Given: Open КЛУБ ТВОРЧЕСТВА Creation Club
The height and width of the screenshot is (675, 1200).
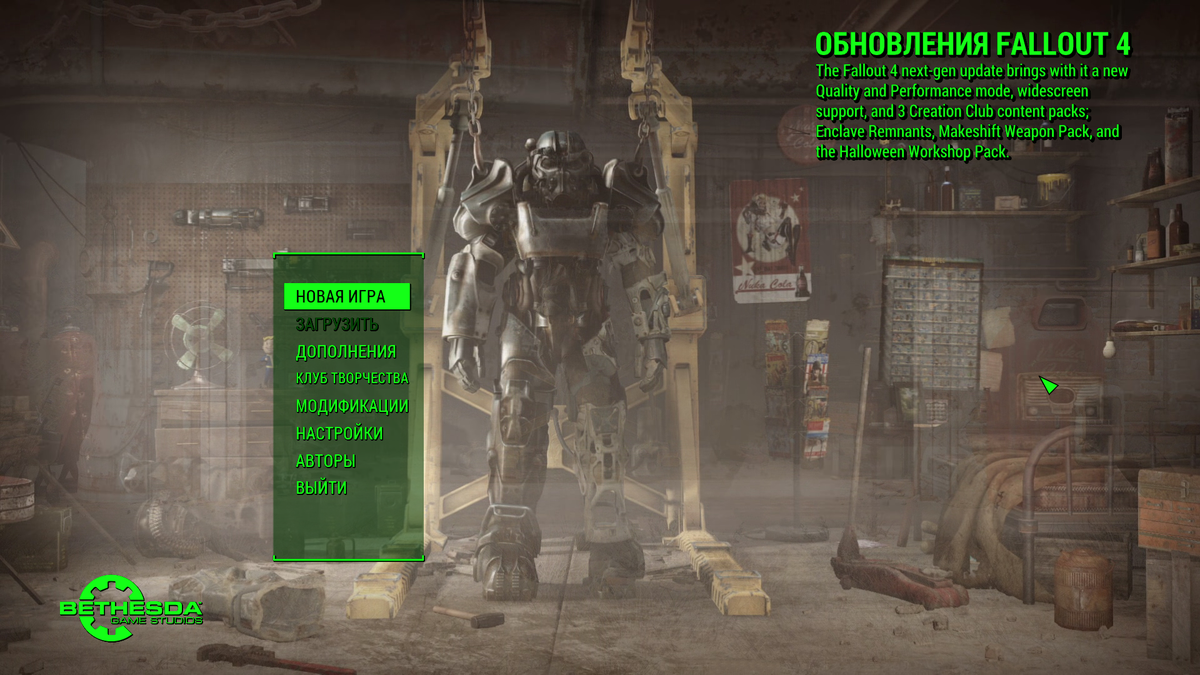Looking at the screenshot, I should (x=352, y=378).
